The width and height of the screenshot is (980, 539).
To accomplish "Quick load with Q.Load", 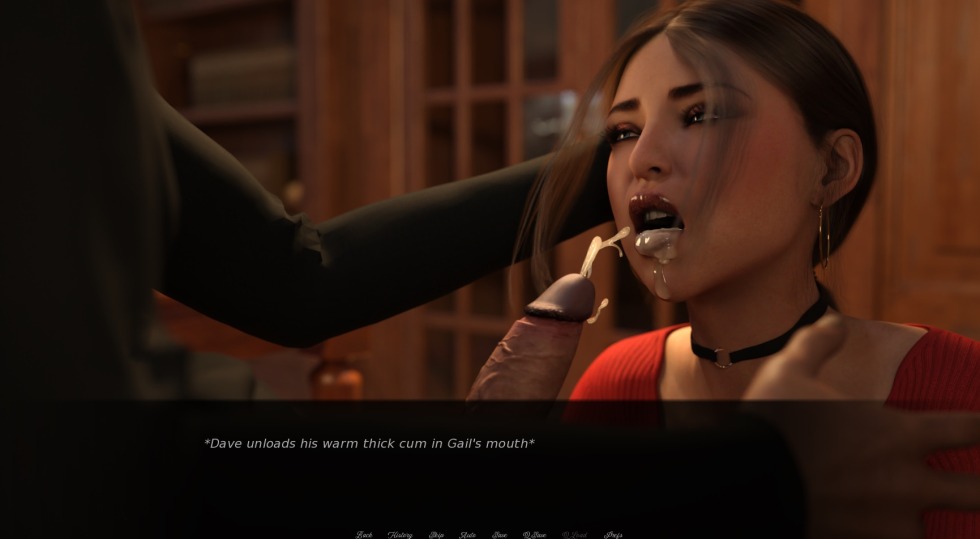I will [x=575, y=535].
